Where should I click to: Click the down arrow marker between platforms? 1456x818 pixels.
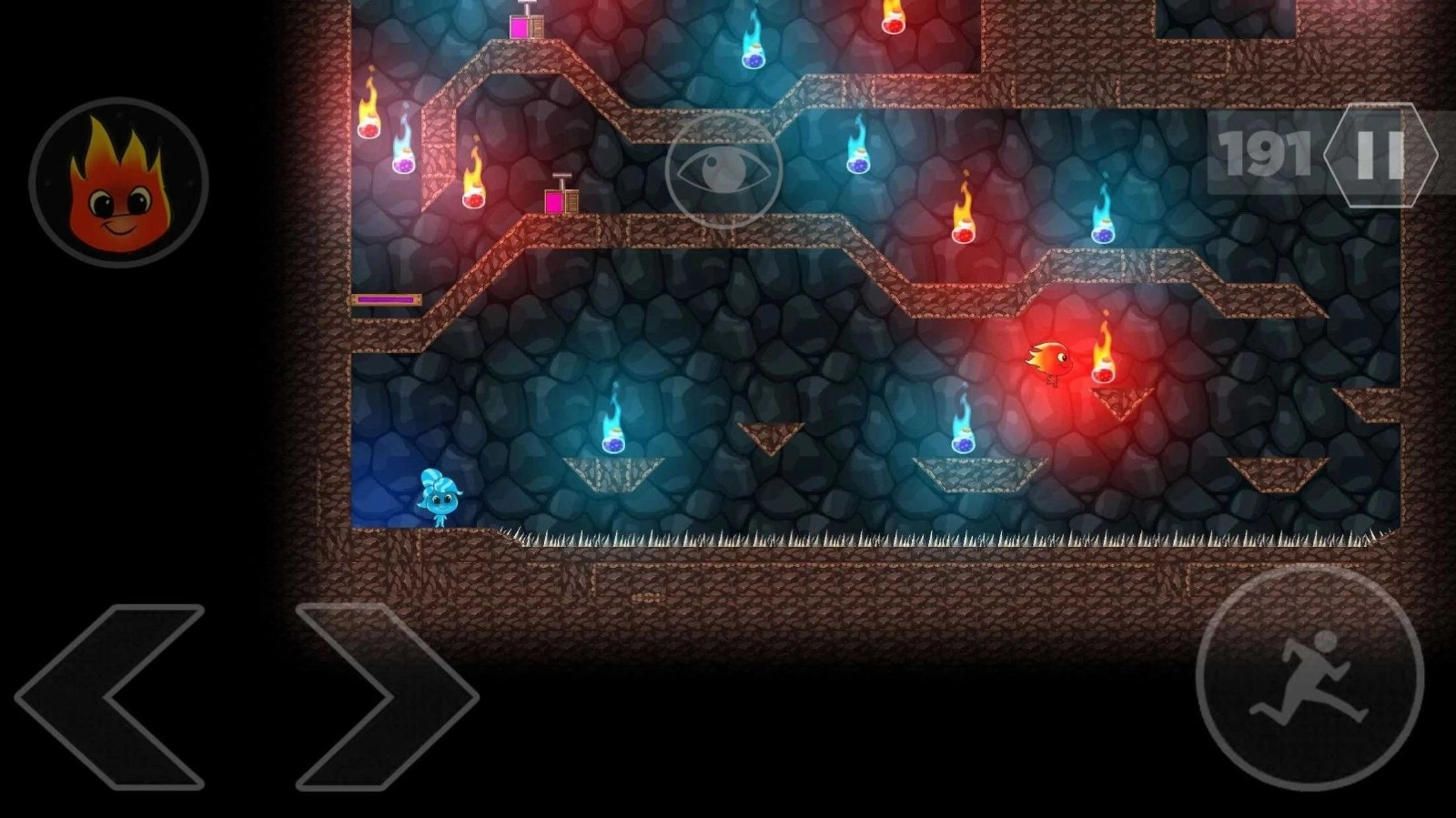coord(769,437)
